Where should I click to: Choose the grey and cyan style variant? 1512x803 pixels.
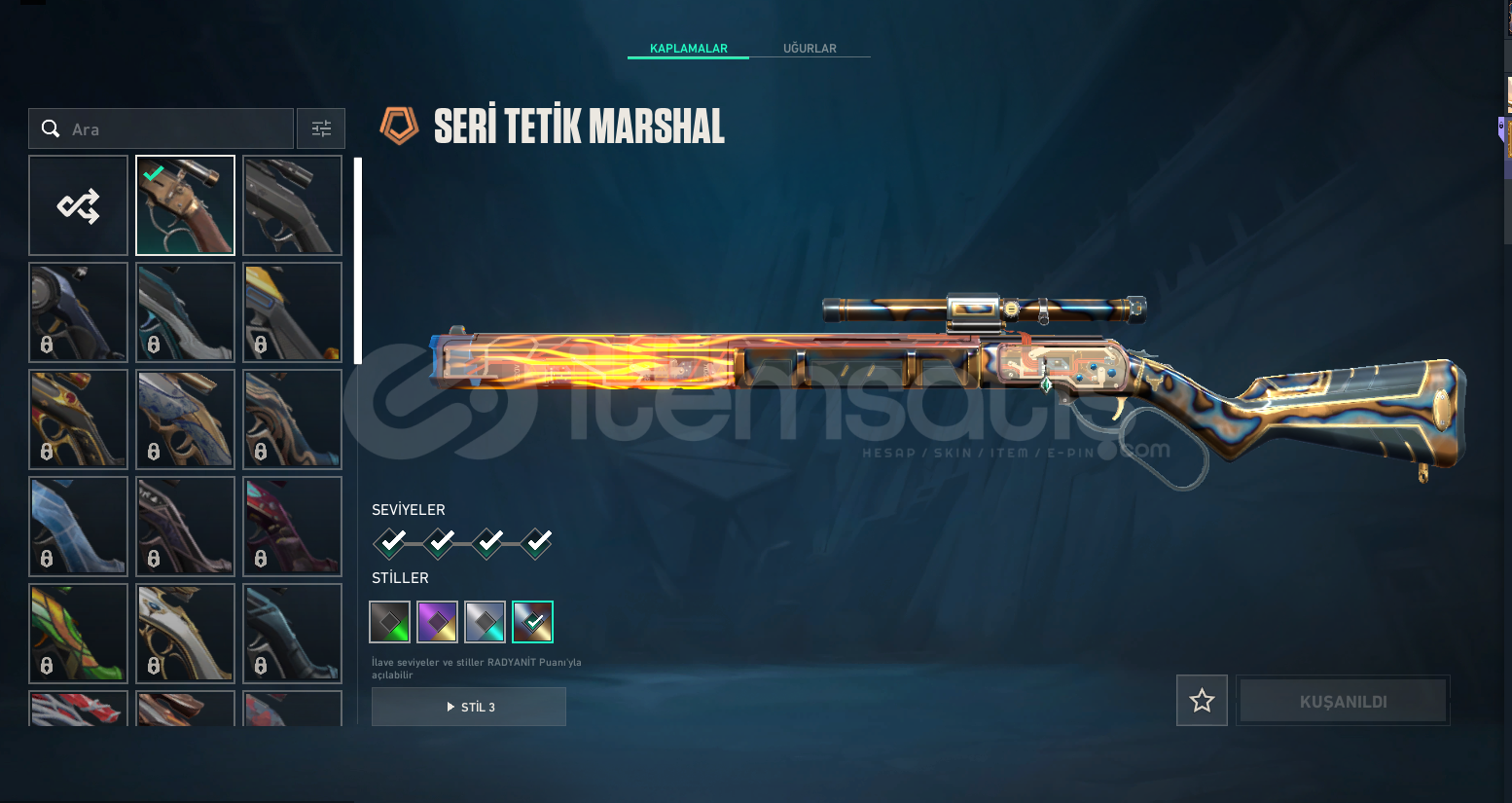485,622
